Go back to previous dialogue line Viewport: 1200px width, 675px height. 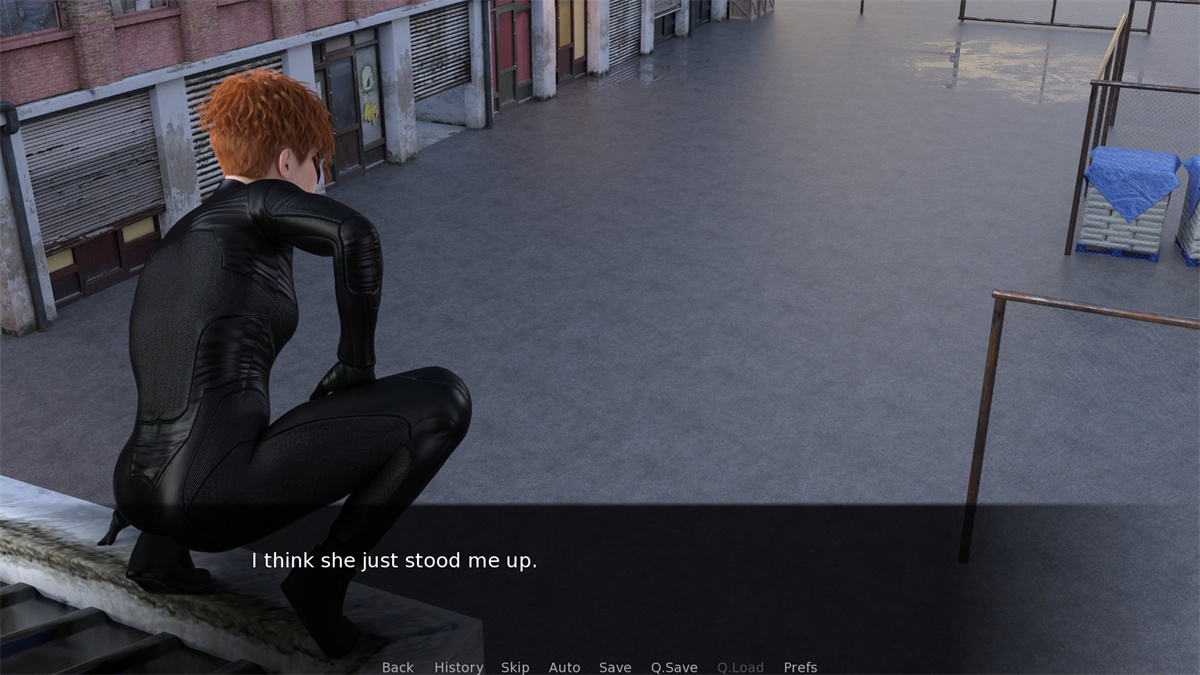[397, 667]
